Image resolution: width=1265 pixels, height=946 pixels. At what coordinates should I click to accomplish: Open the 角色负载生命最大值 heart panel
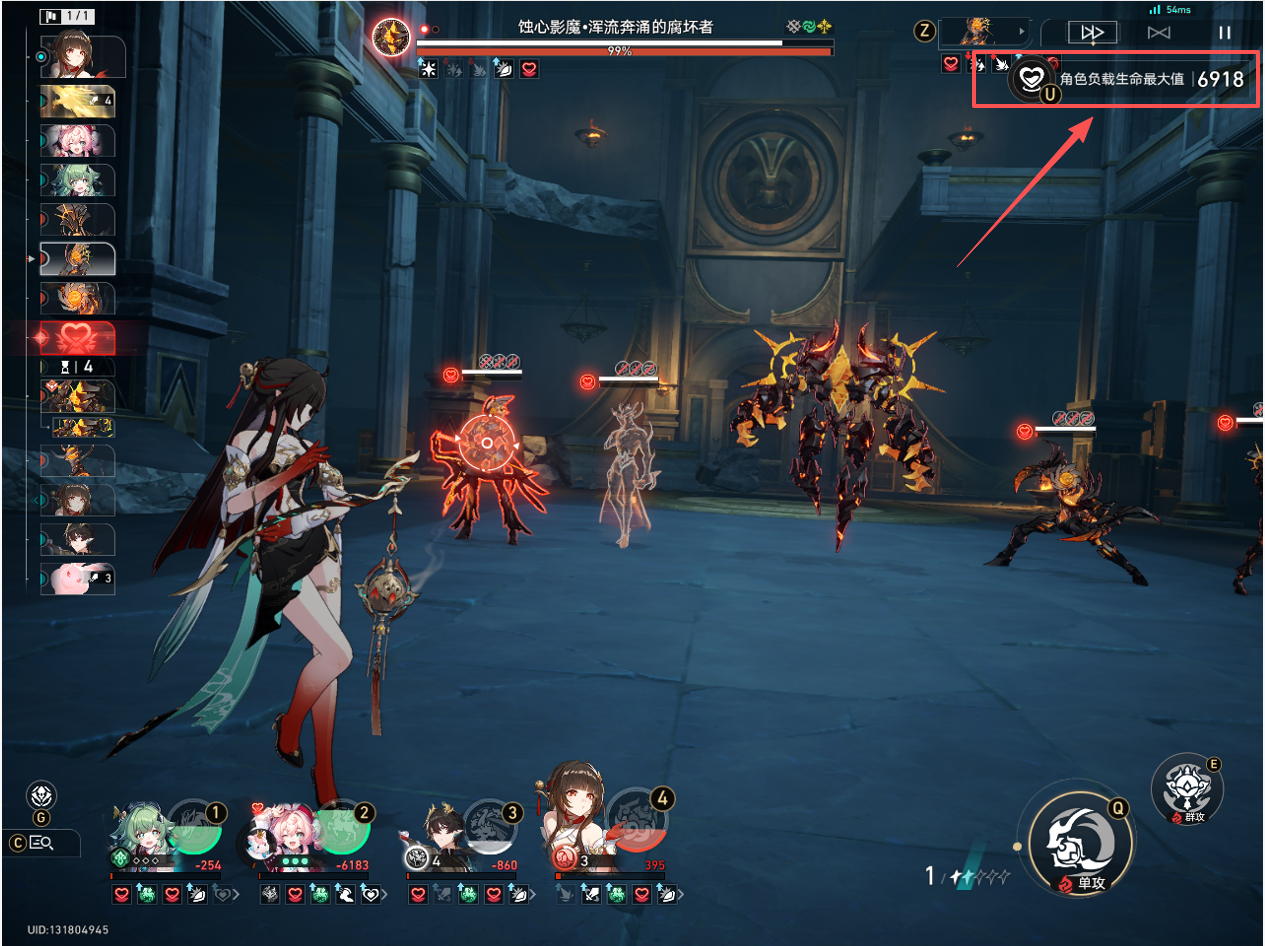(x=1030, y=77)
